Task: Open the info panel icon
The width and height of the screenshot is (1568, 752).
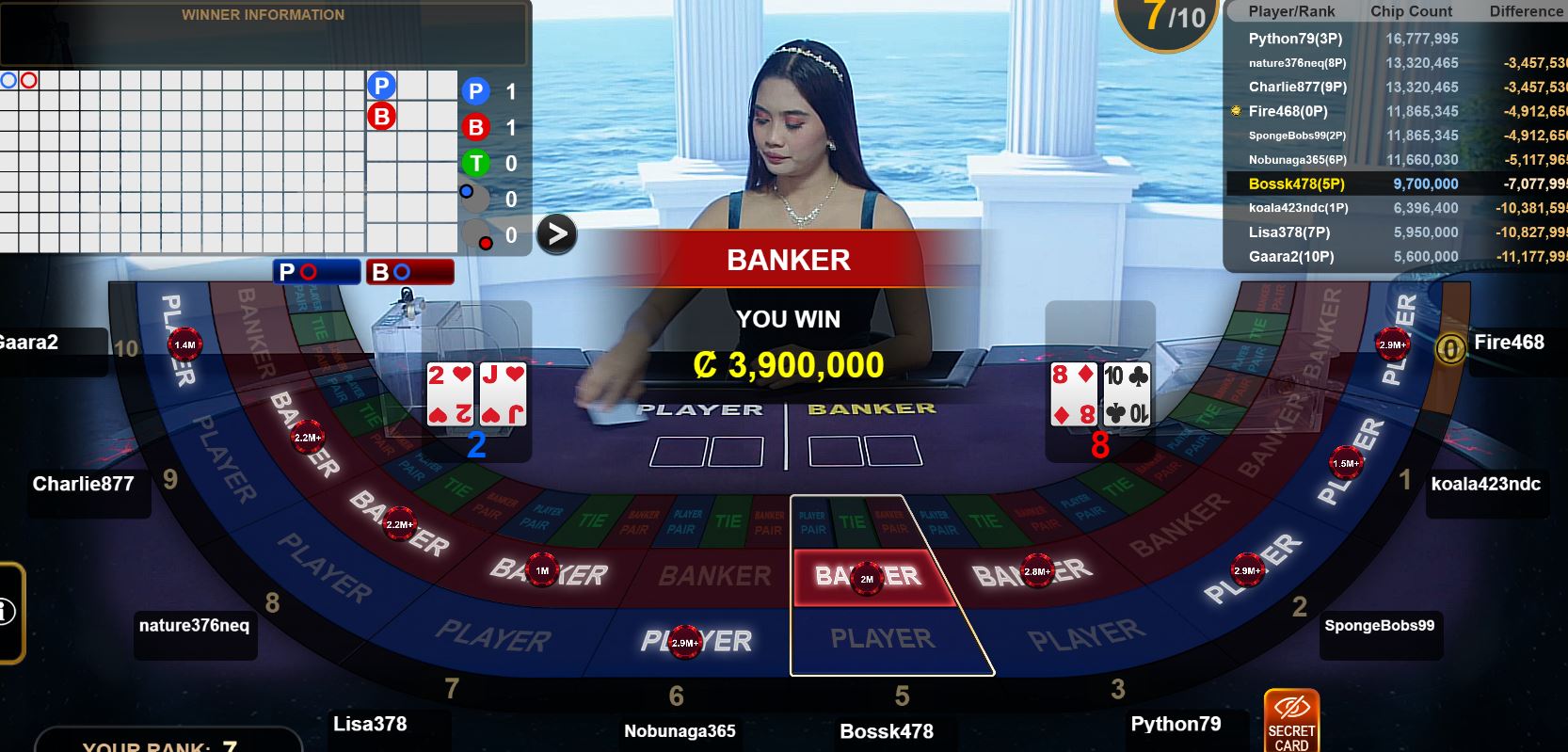Action: coord(8,612)
